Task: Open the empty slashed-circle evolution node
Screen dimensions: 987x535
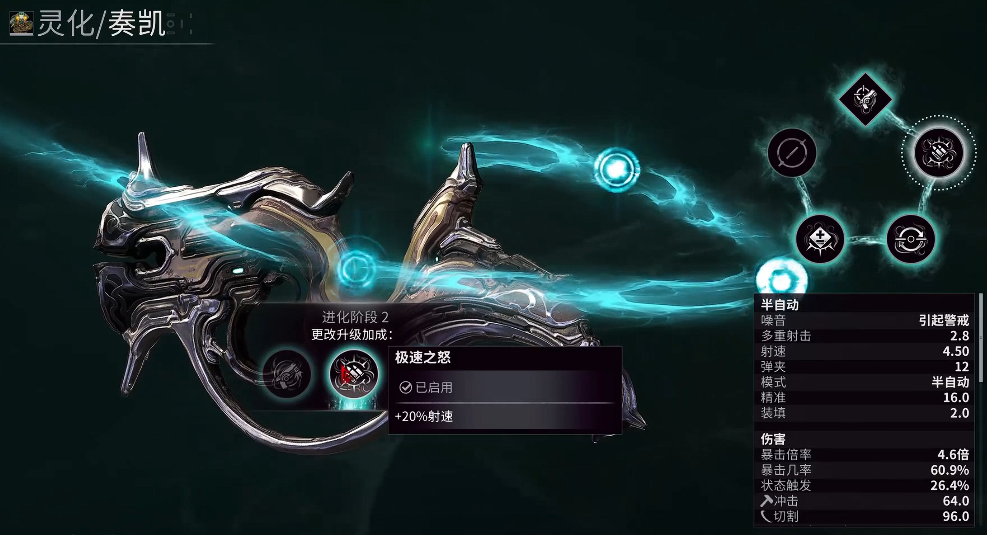Action: [792, 153]
